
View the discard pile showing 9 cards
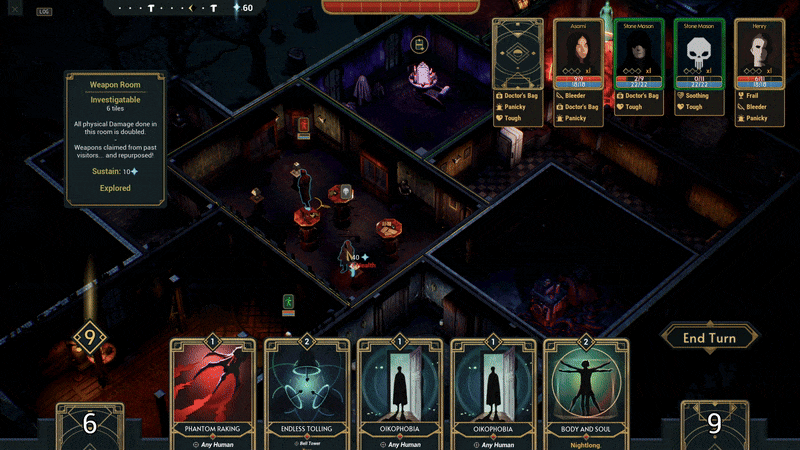point(714,424)
